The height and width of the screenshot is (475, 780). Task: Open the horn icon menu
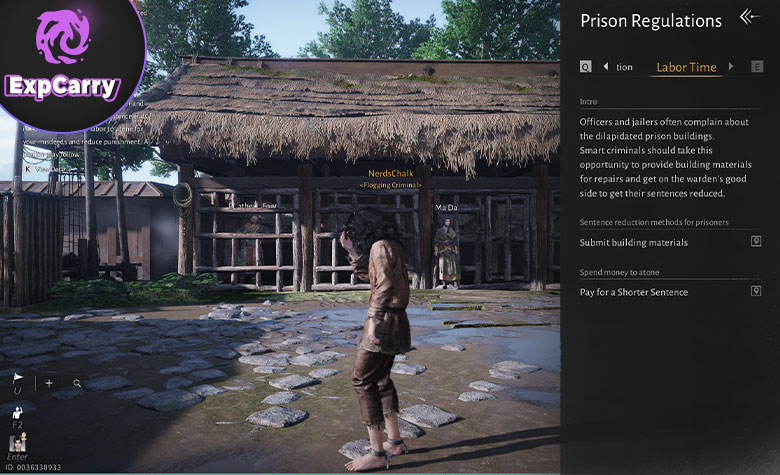point(17,379)
